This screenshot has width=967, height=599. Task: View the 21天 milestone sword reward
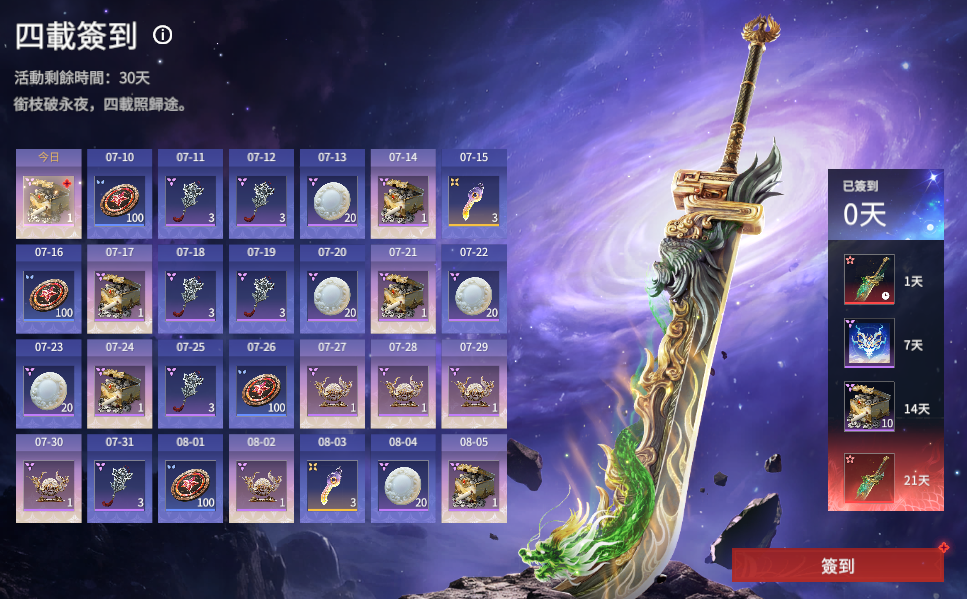click(869, 479)
